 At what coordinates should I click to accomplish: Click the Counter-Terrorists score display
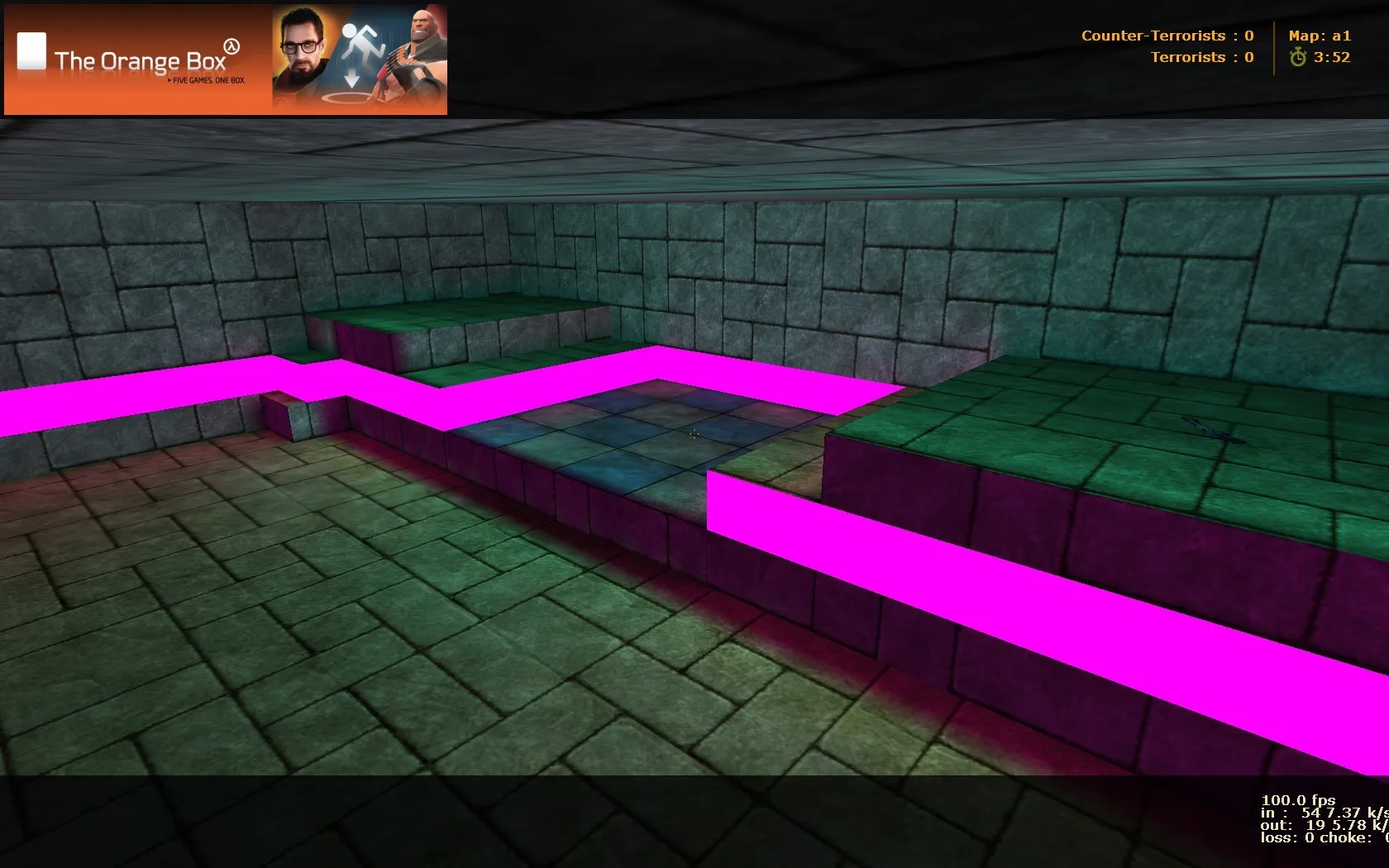pos(1167,36)
